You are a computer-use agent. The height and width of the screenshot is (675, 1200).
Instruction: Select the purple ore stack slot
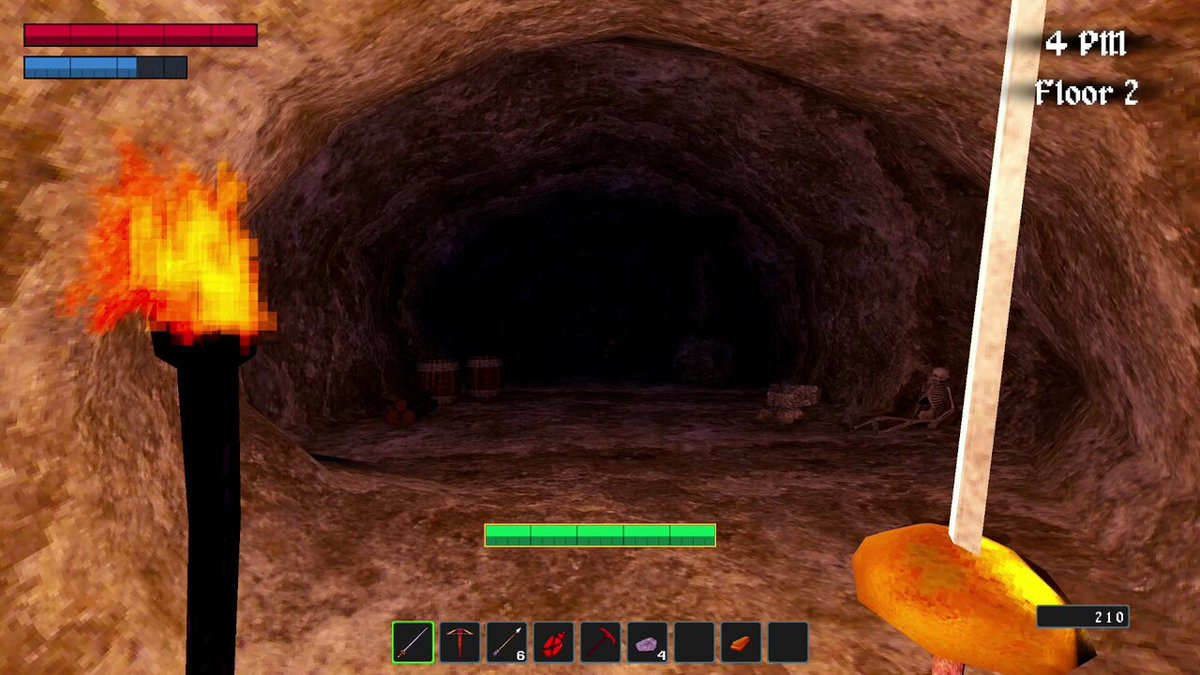coord(647,642)
